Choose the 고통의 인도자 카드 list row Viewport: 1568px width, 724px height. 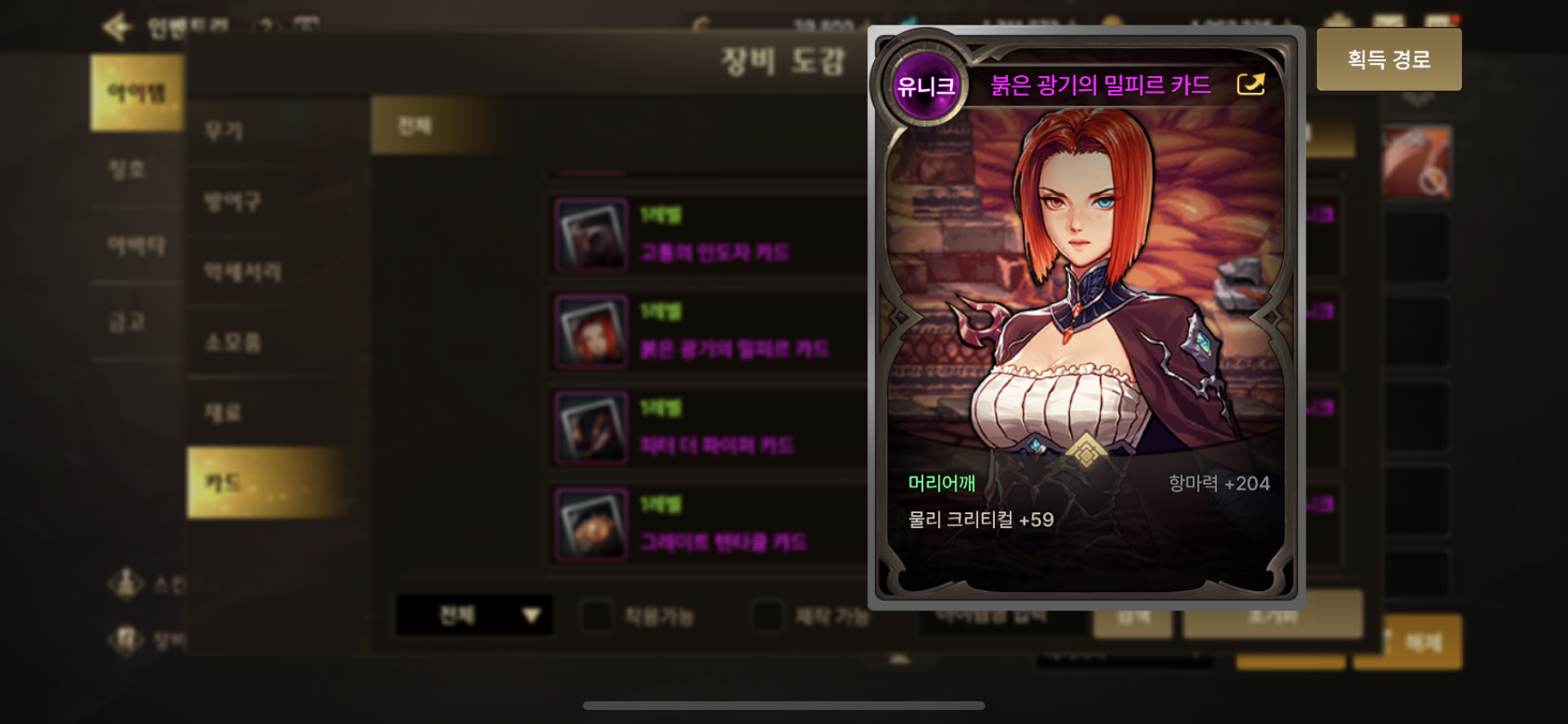coord(709,235)
